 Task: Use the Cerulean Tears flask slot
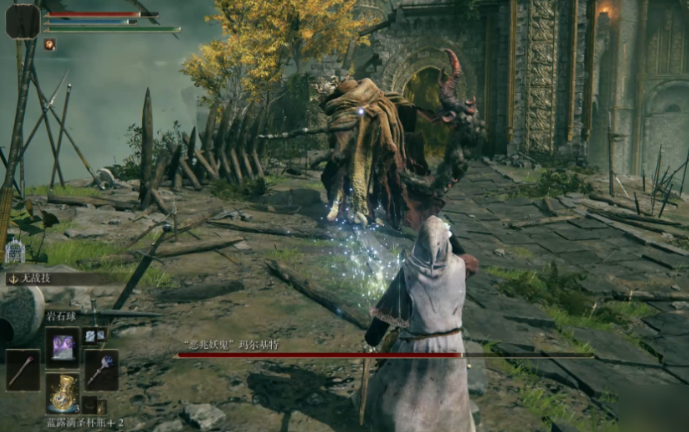point(62,393)
